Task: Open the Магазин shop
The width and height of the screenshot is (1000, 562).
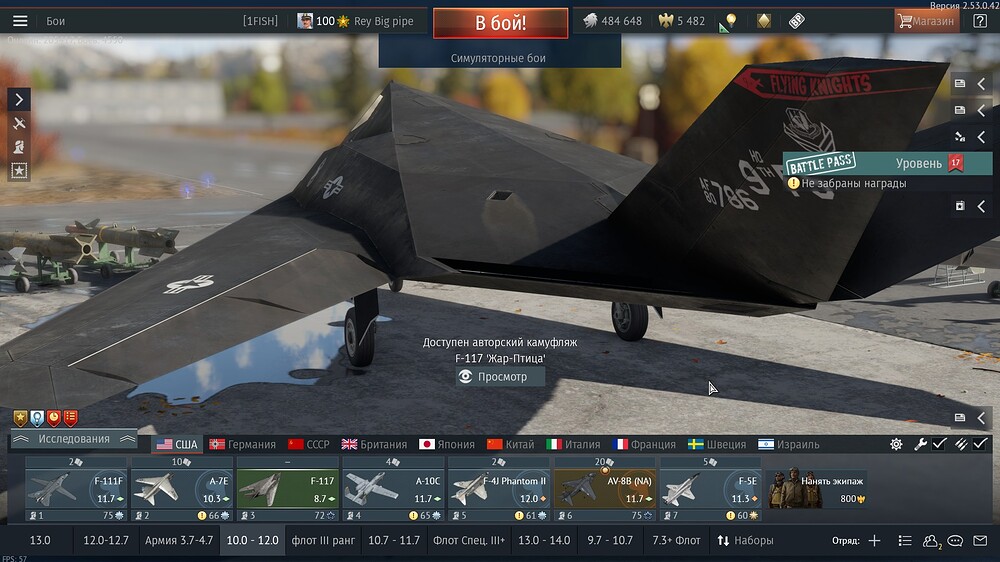Action: [x=926, y=21]
